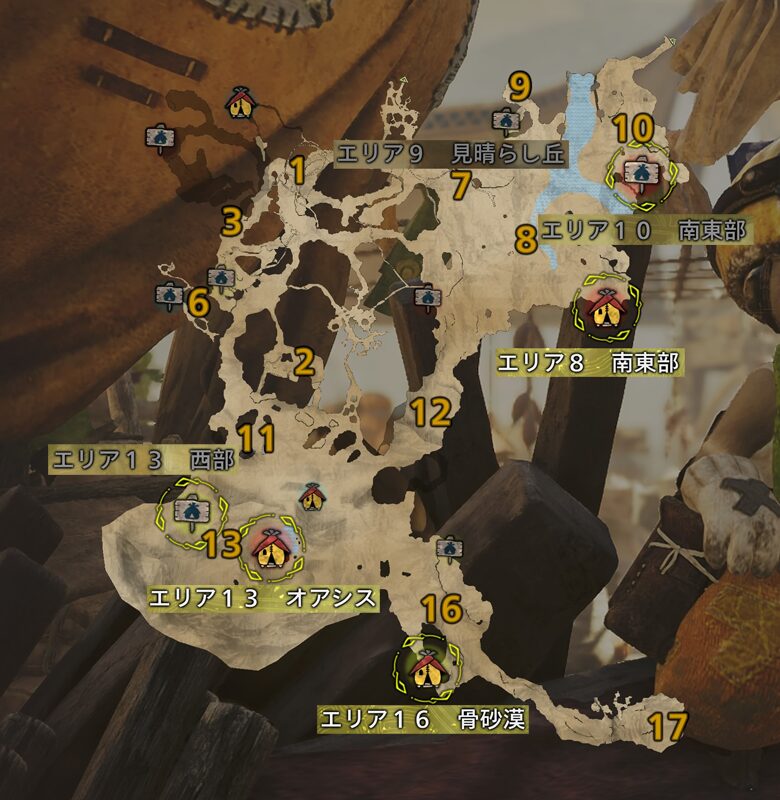Choose area number 11 on the map
Image resolution: width=780 pixels, height=800 pixels.
(x=257, y=438)
